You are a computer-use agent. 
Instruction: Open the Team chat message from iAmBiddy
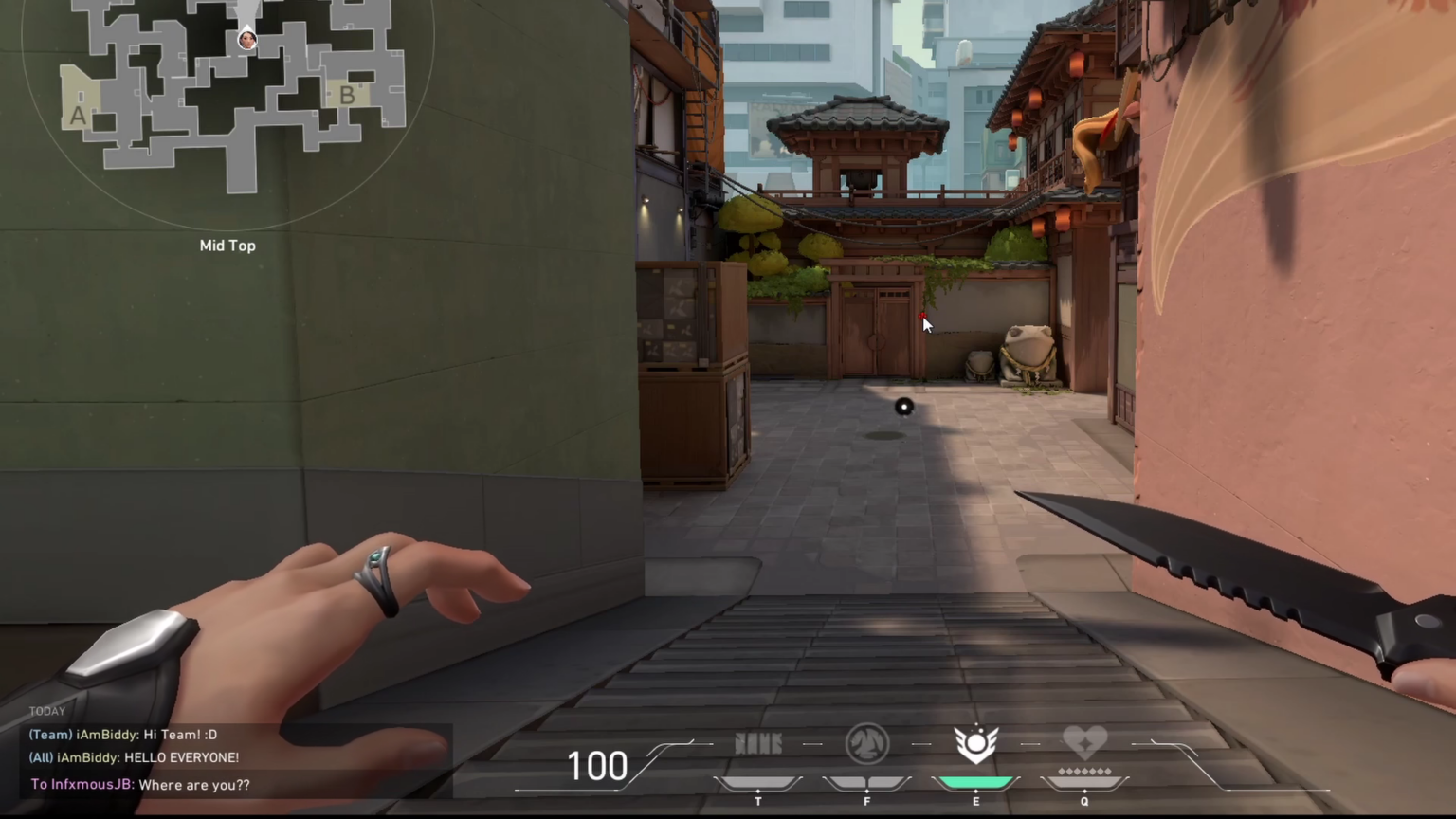click(123, 734)
